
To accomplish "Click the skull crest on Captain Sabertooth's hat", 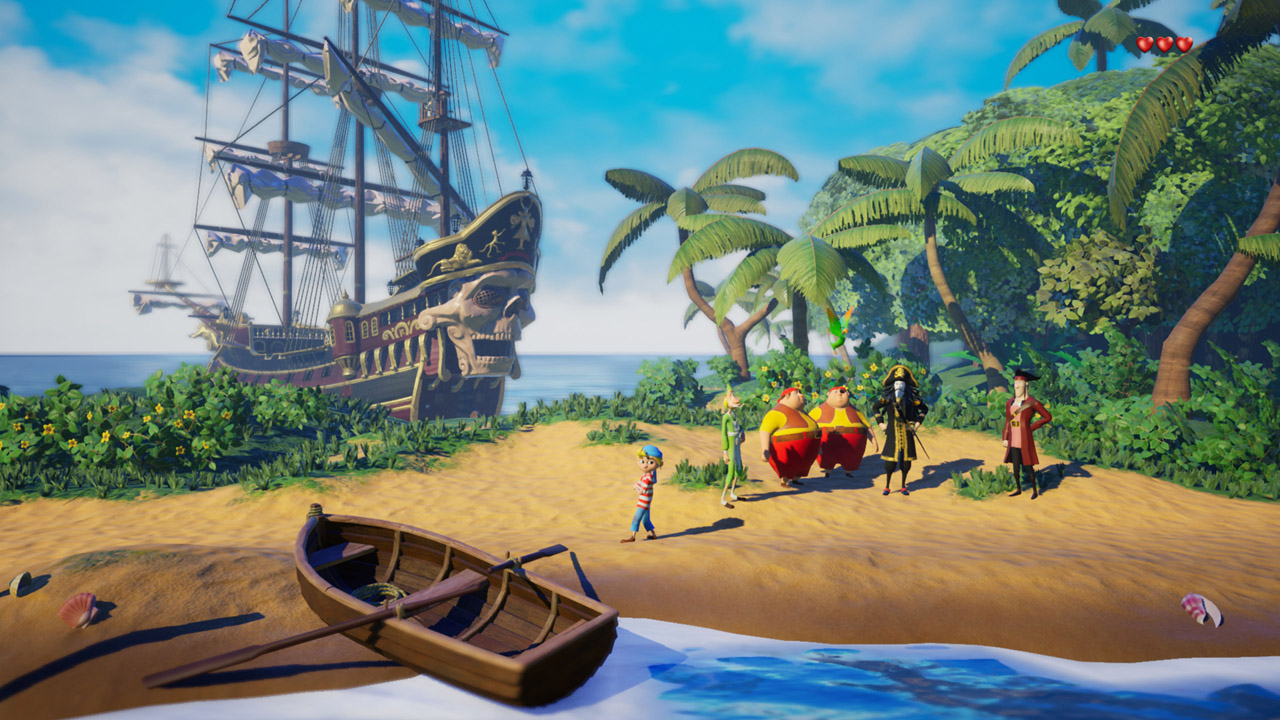I will (x=899, y=372).
